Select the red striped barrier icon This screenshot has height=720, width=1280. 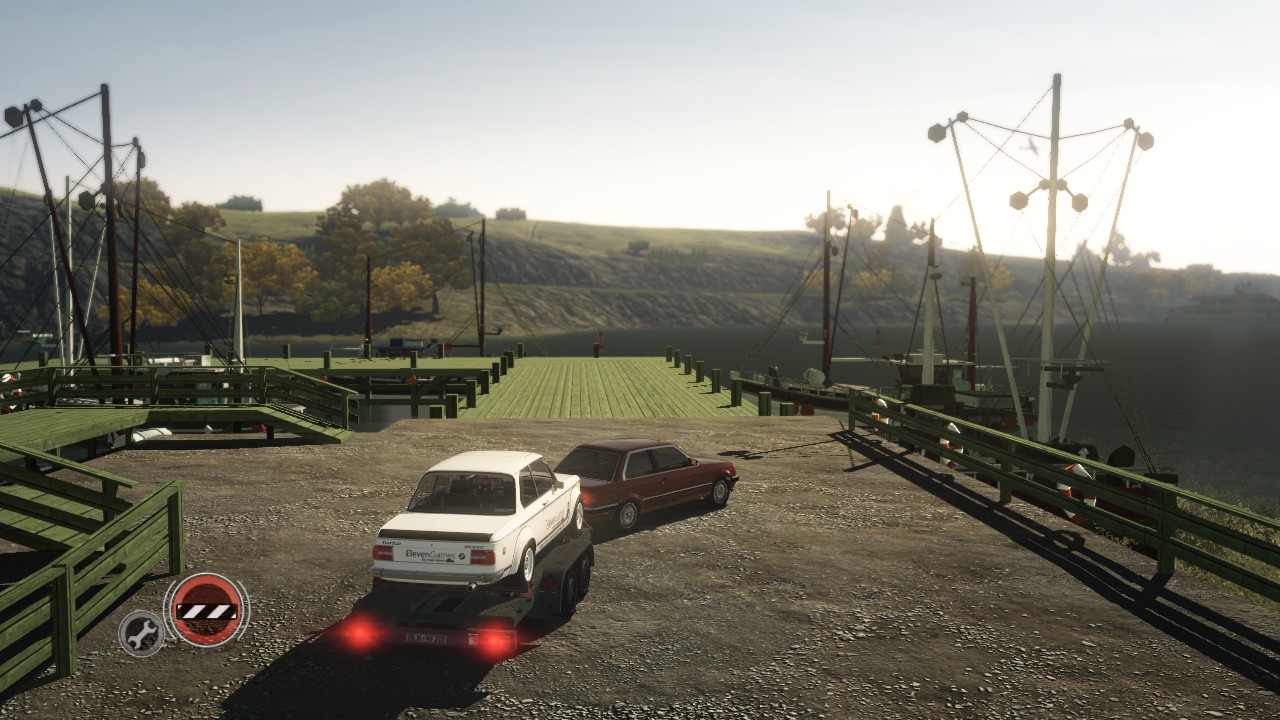pos(206,609)
